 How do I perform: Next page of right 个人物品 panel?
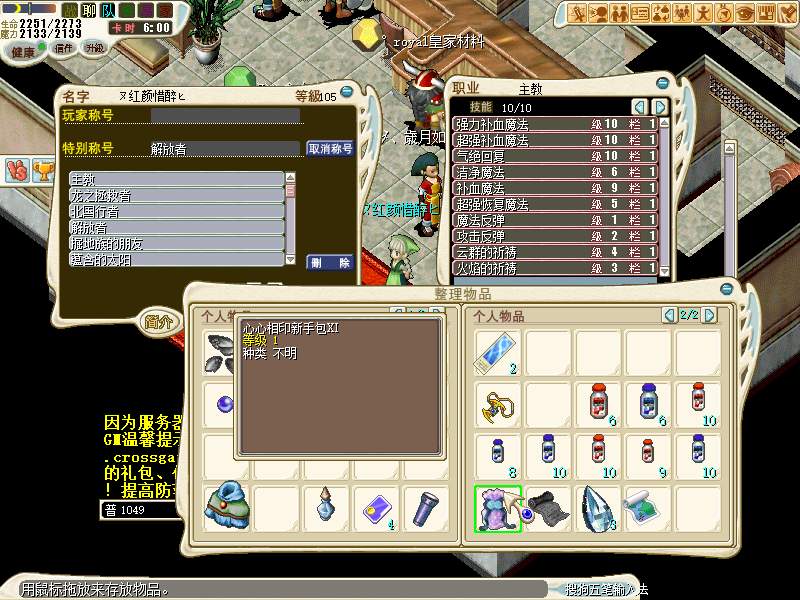710,316
